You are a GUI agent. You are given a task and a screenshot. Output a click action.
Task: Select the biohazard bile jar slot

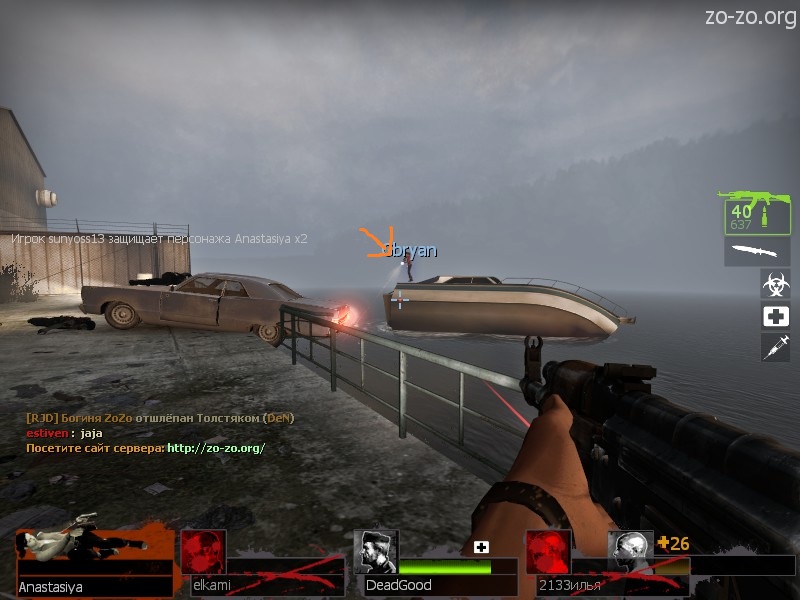[x=775, y=283]
